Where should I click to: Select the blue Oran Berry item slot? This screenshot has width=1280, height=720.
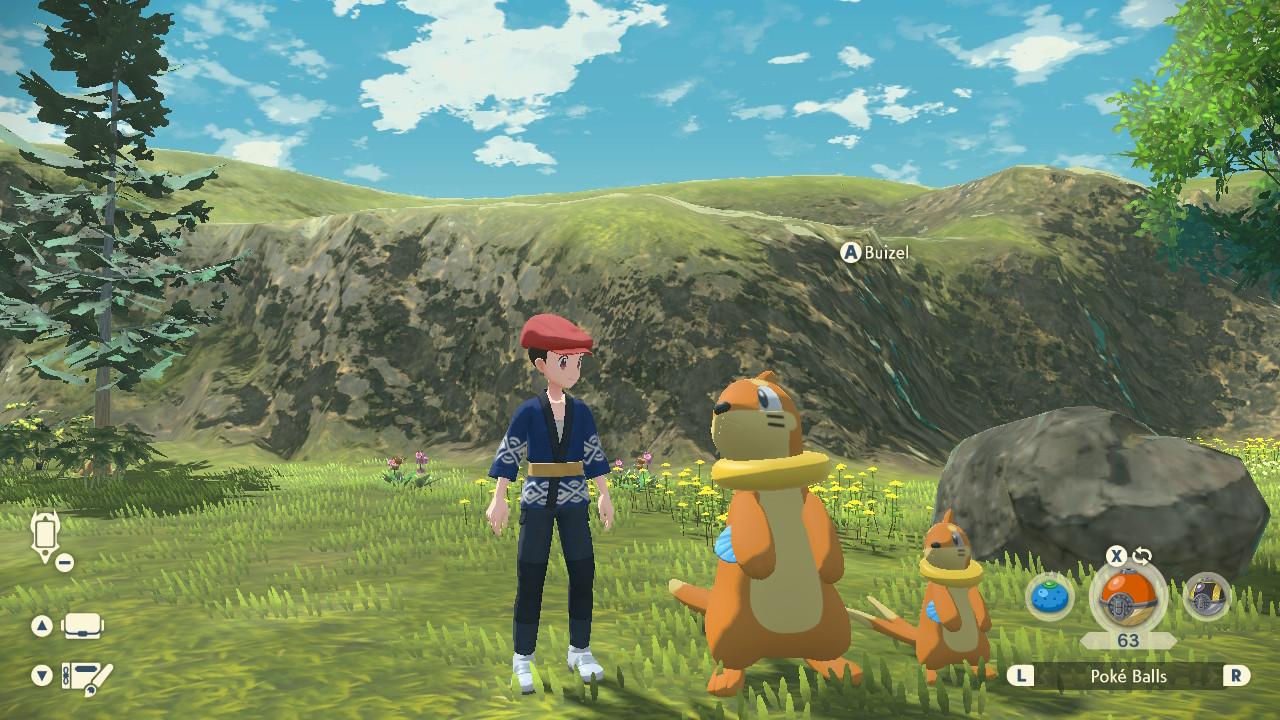(1050, 598)
